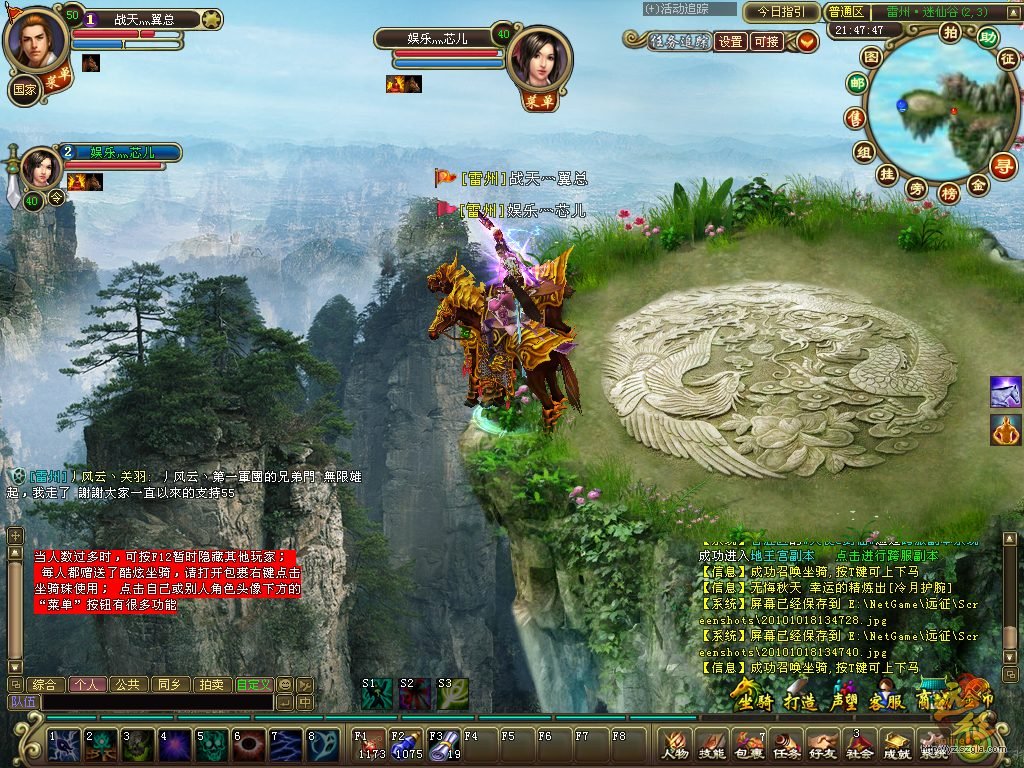Click the 拍 auction button above the minimap
Viewport: 1024px width, 768px height.
click(x=950, y=31)
